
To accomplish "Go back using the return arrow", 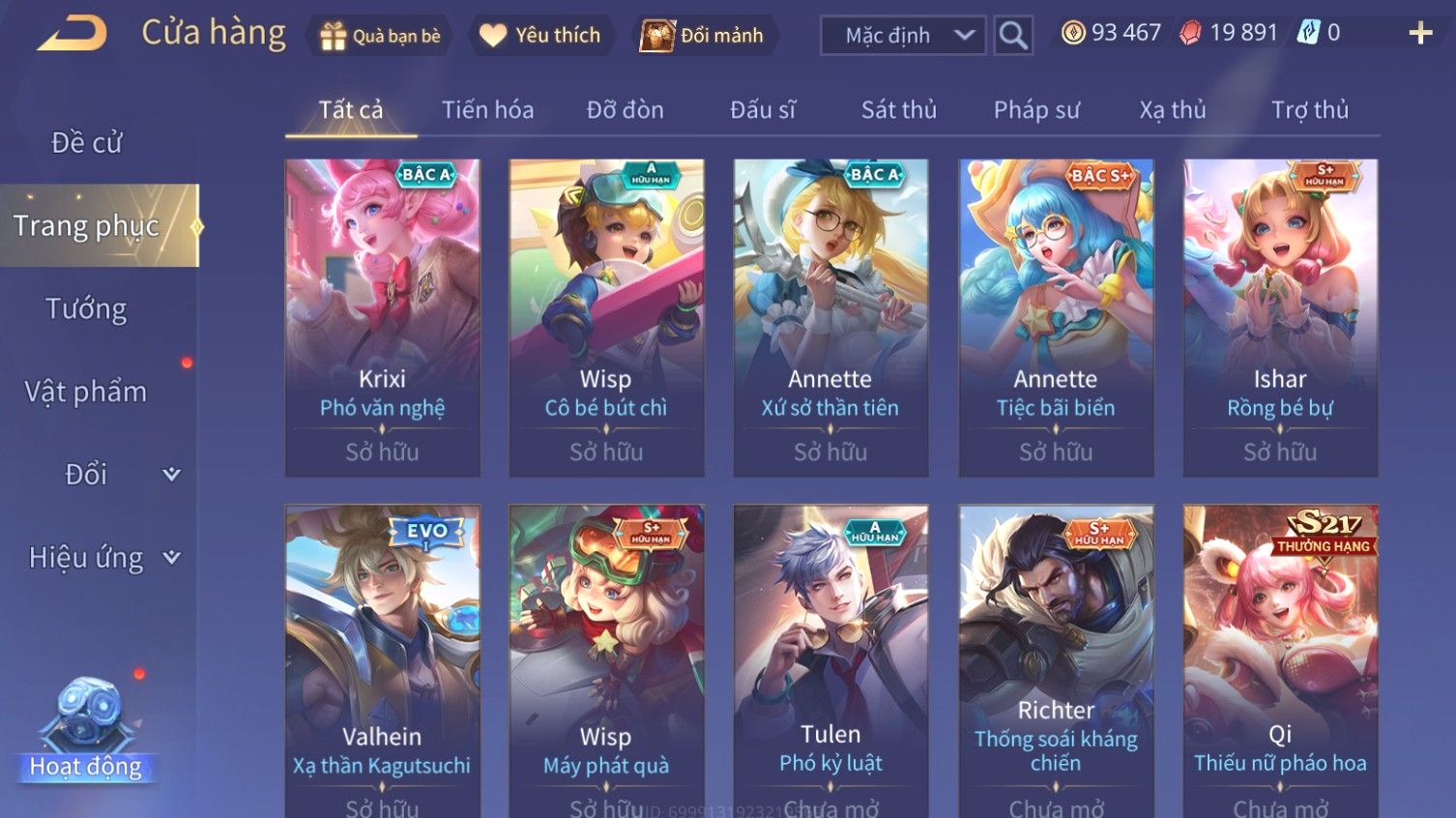I will [73, 34].
